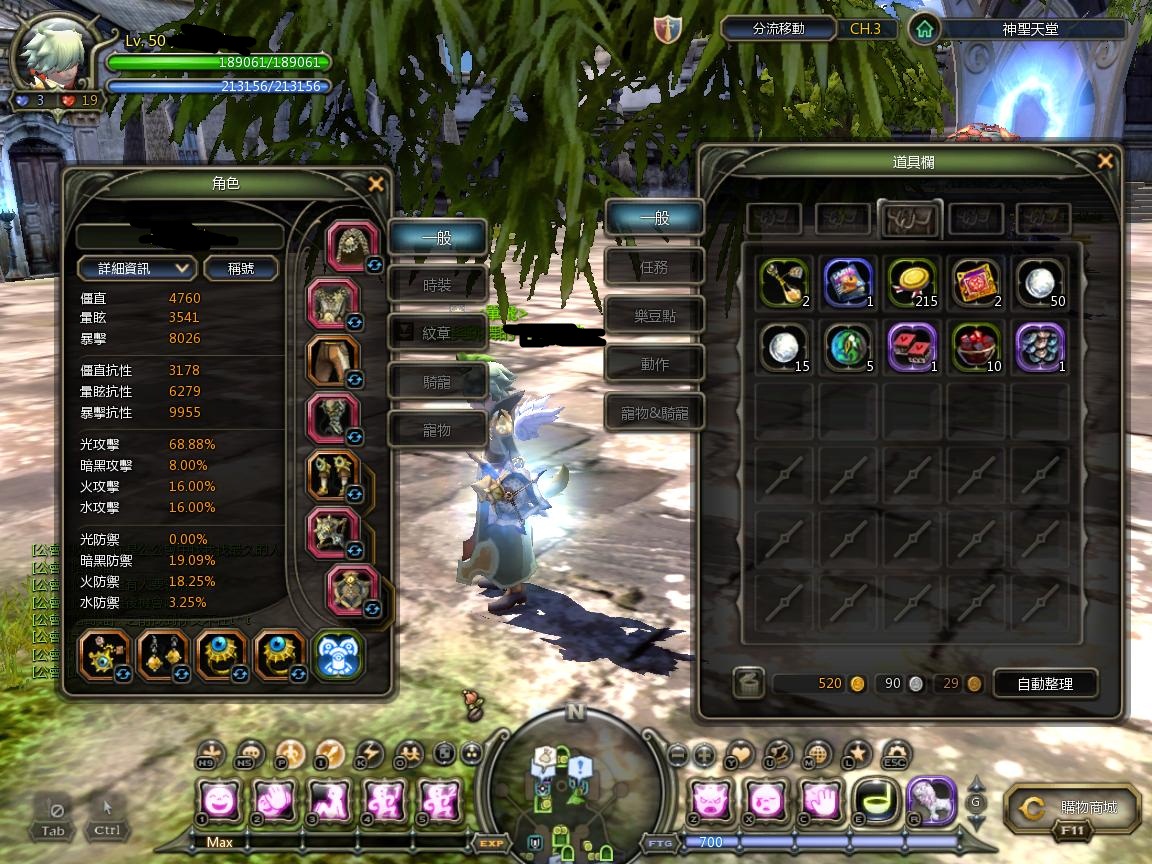Viewport: 1152px width, 864px height.
Task: Switch to the 紋章 tab in character window
Action: pos(437,333)
